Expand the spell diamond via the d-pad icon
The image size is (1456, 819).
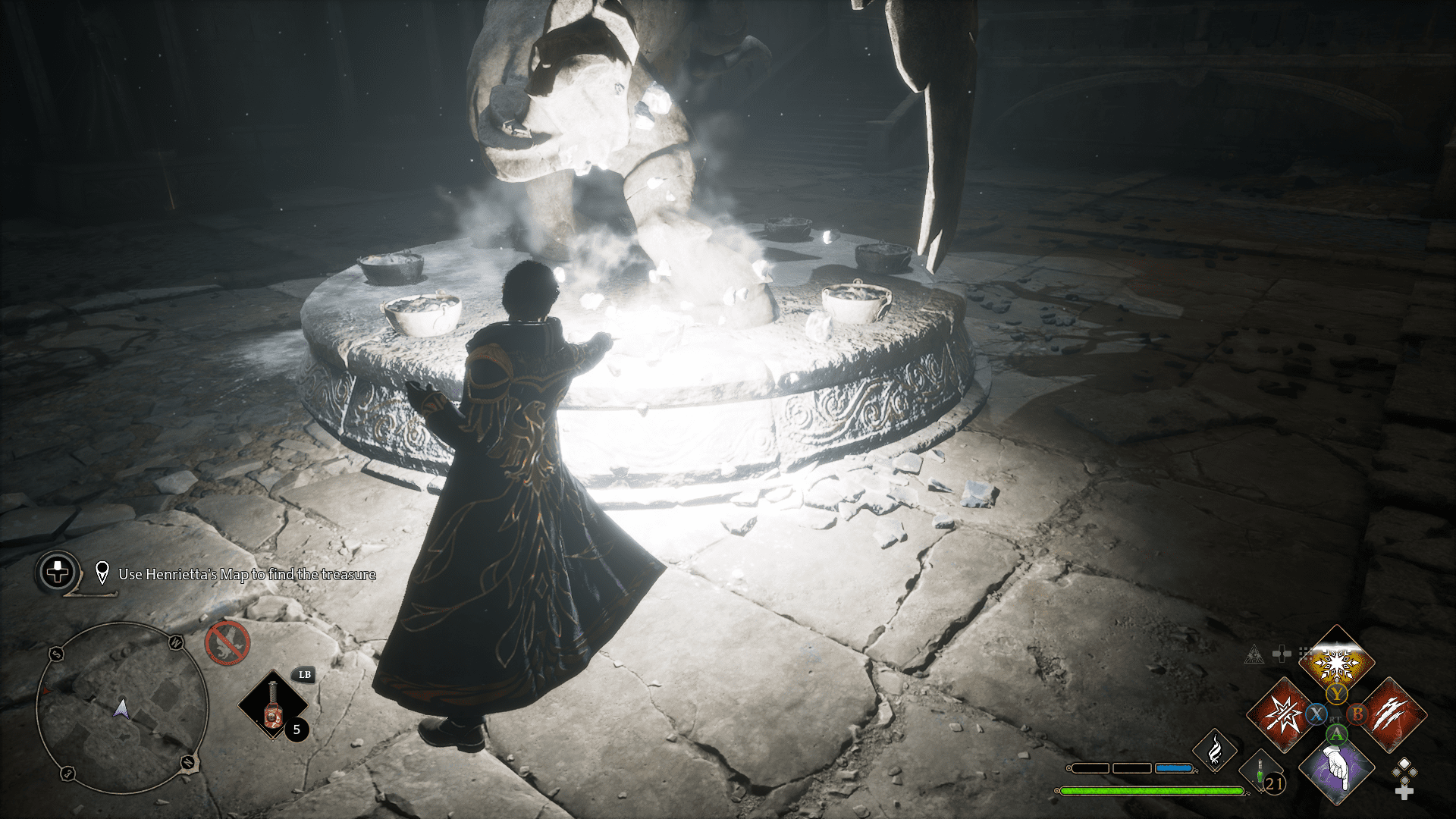coord(1282,654)
